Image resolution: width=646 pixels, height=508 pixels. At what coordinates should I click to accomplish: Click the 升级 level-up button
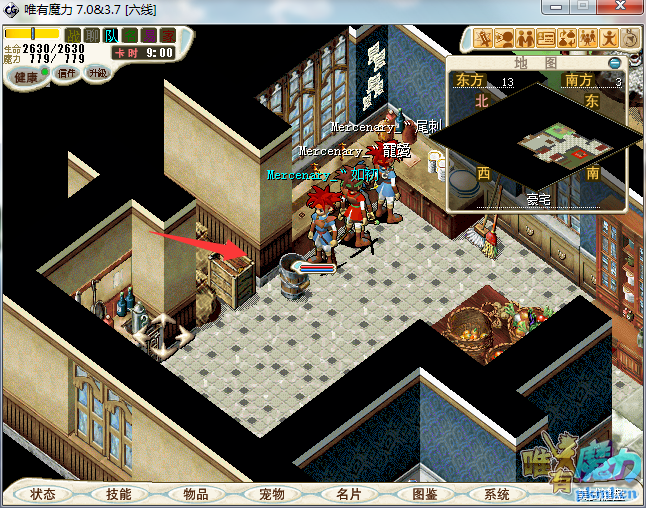[x=97, y=73]
